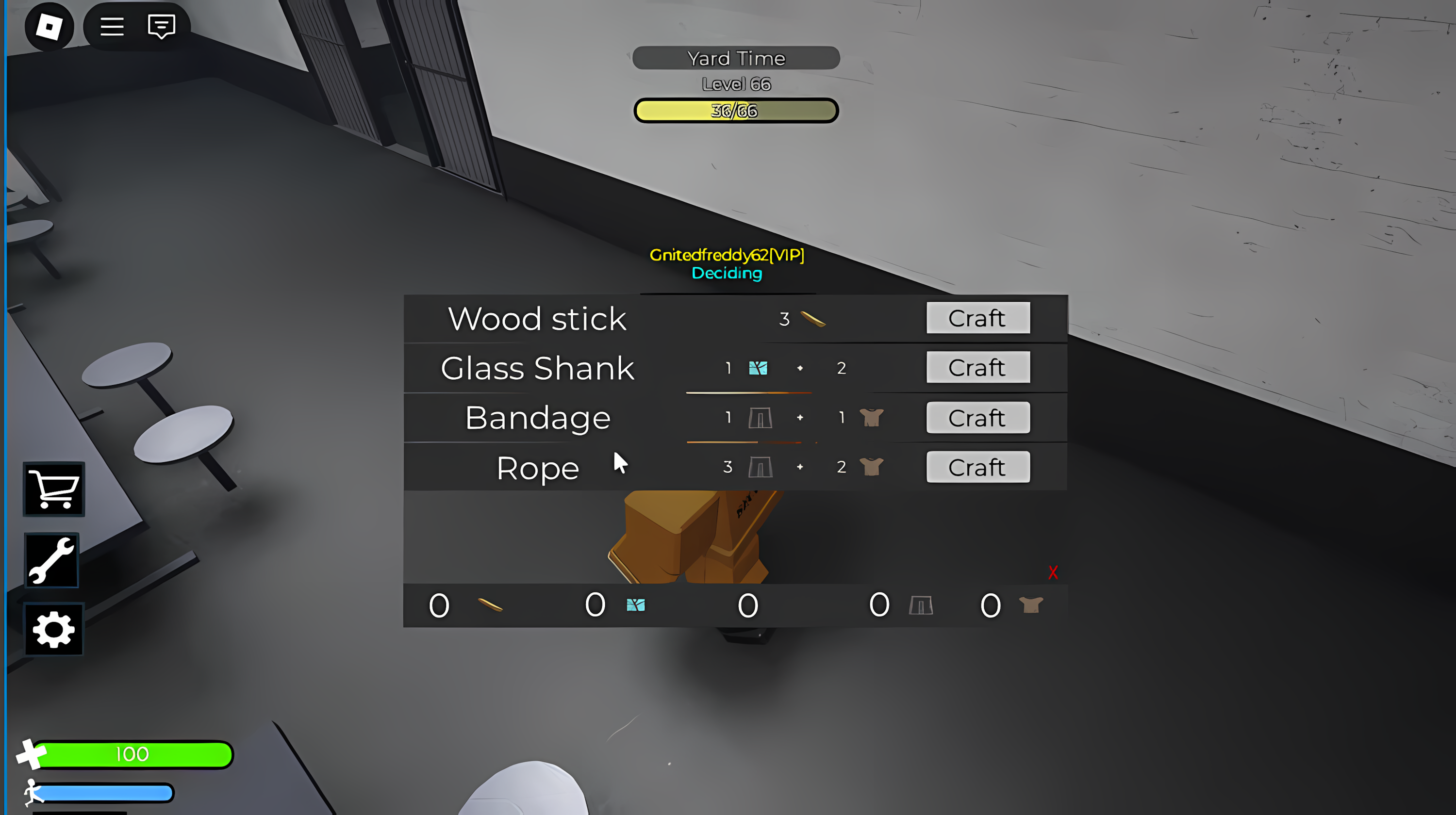1456x815 pixels.
Task: Open the shop cart icon
Action: click(x=53, y=489)
